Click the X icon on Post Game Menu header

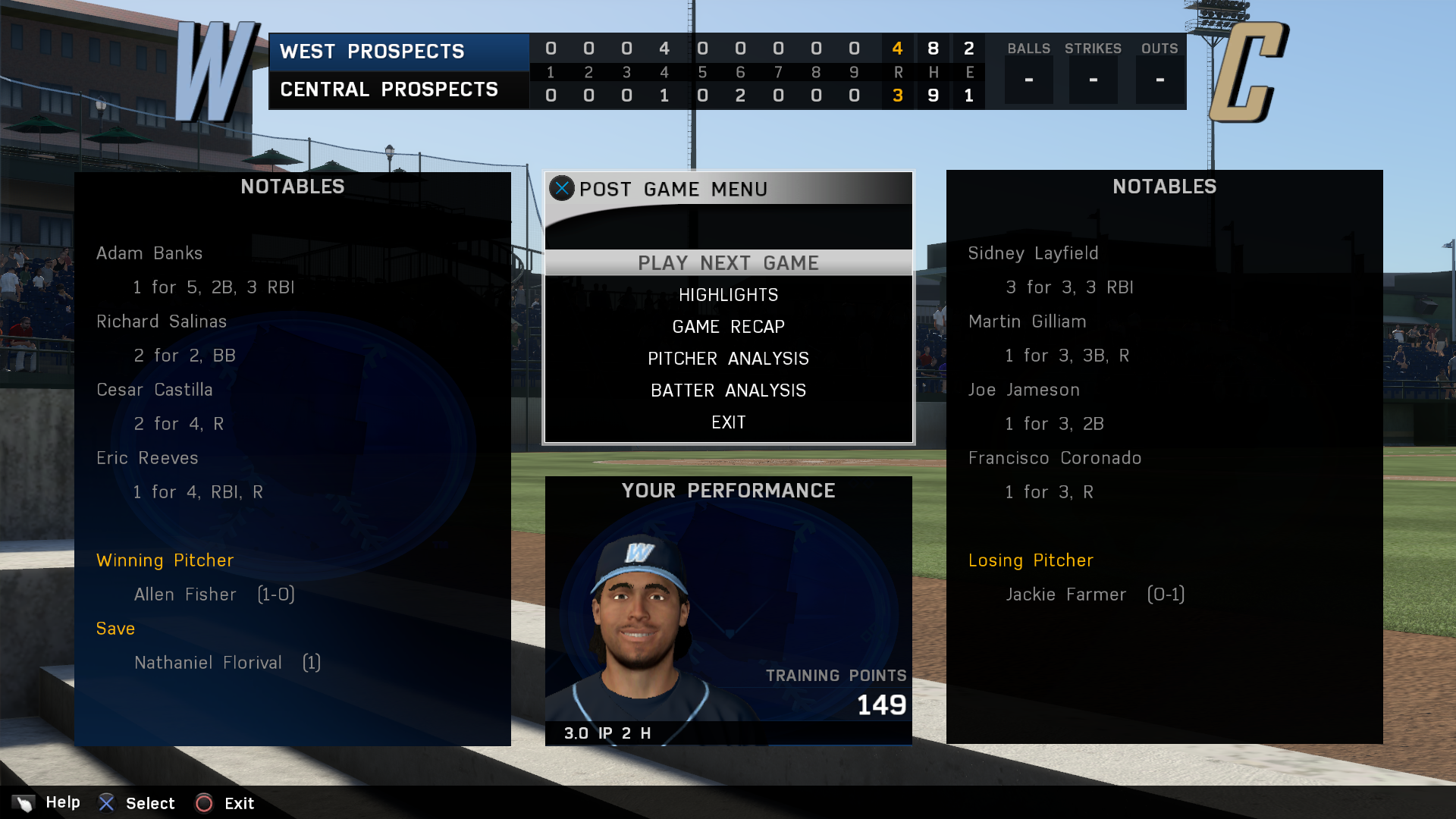pos(562,189)
